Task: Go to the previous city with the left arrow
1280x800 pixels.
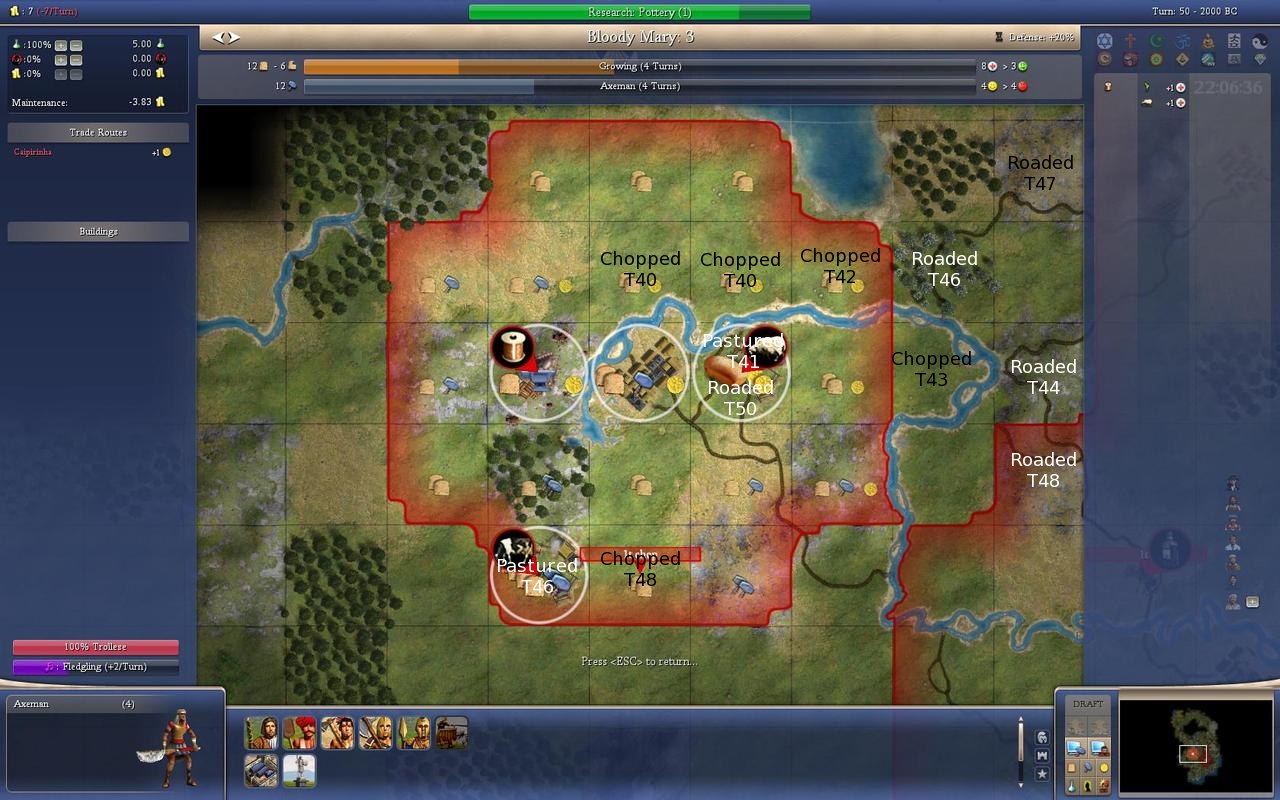Action: point(219,37)
